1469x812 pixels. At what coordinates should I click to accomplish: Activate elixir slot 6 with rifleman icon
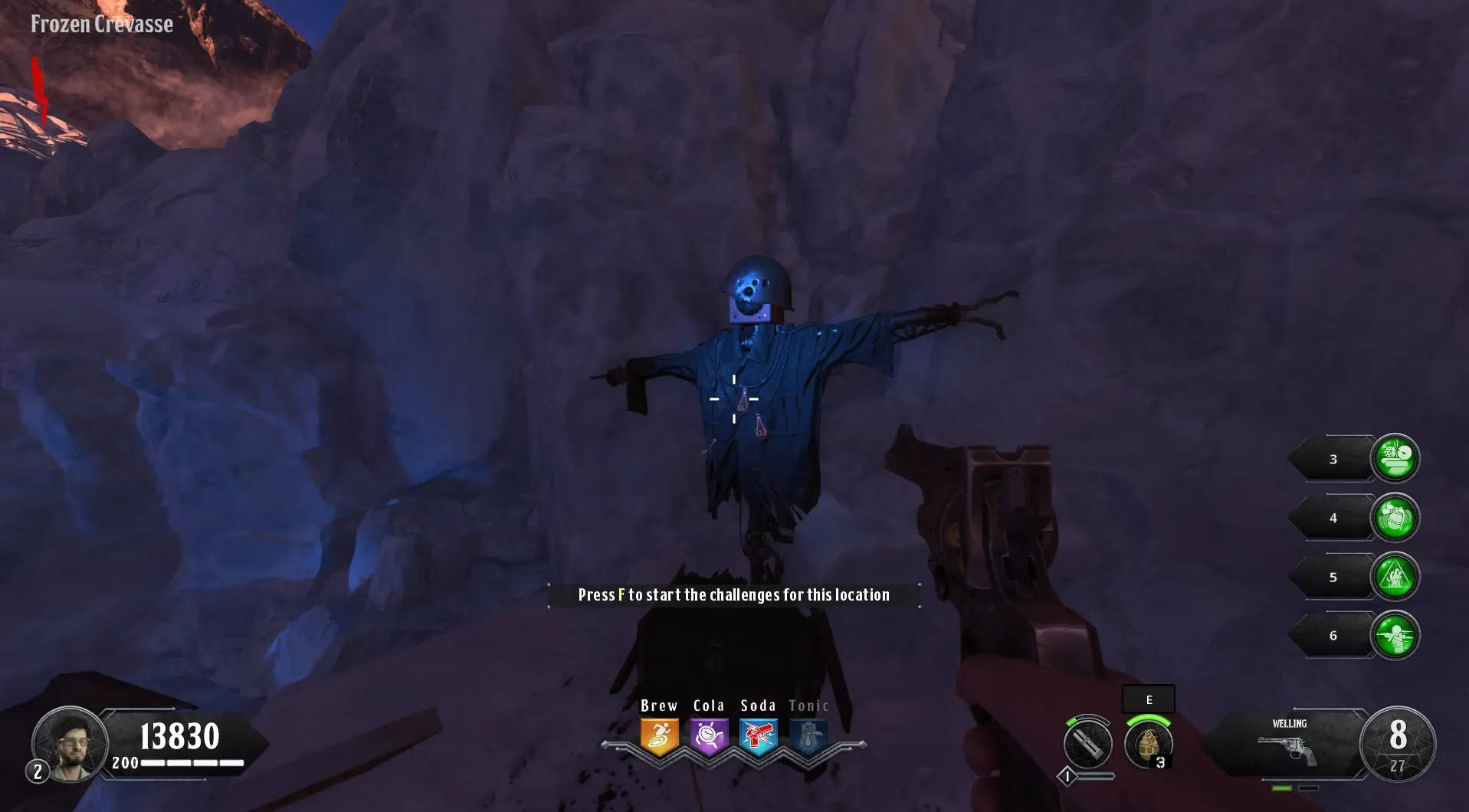tap(1395, 635)
